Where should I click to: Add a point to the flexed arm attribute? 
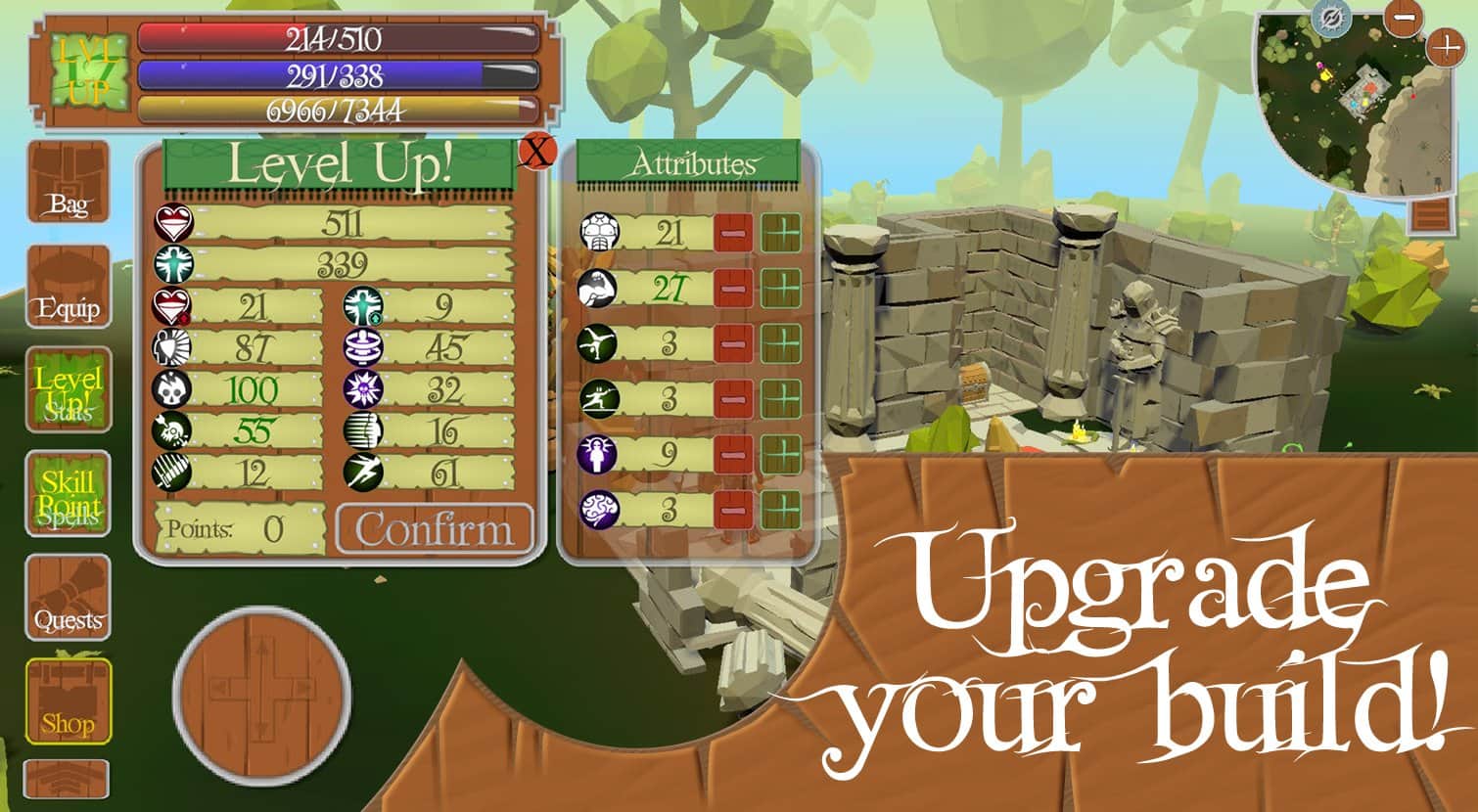(x=780, y=289)
